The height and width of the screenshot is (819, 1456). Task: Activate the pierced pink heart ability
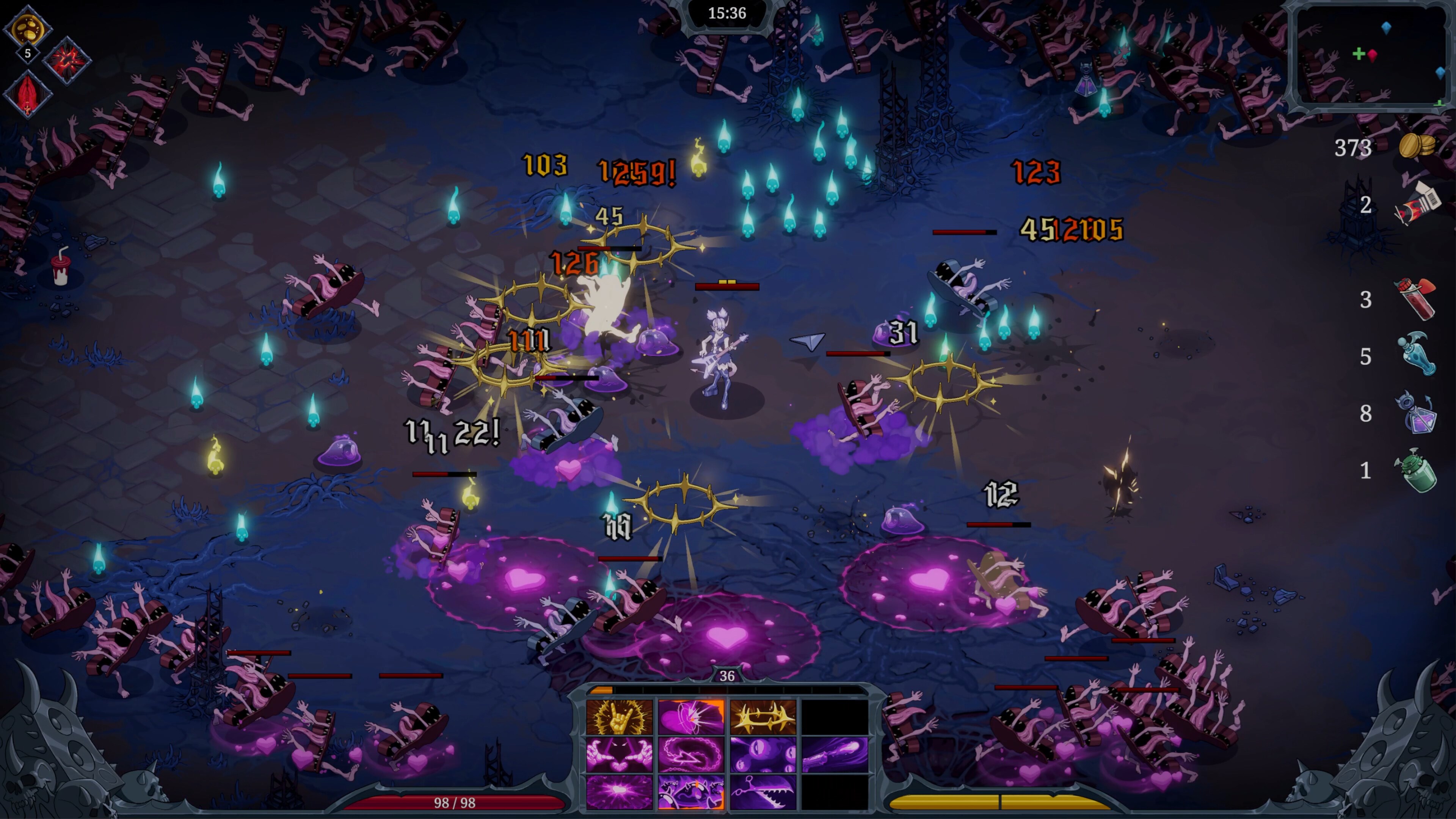tap(691, 717)
